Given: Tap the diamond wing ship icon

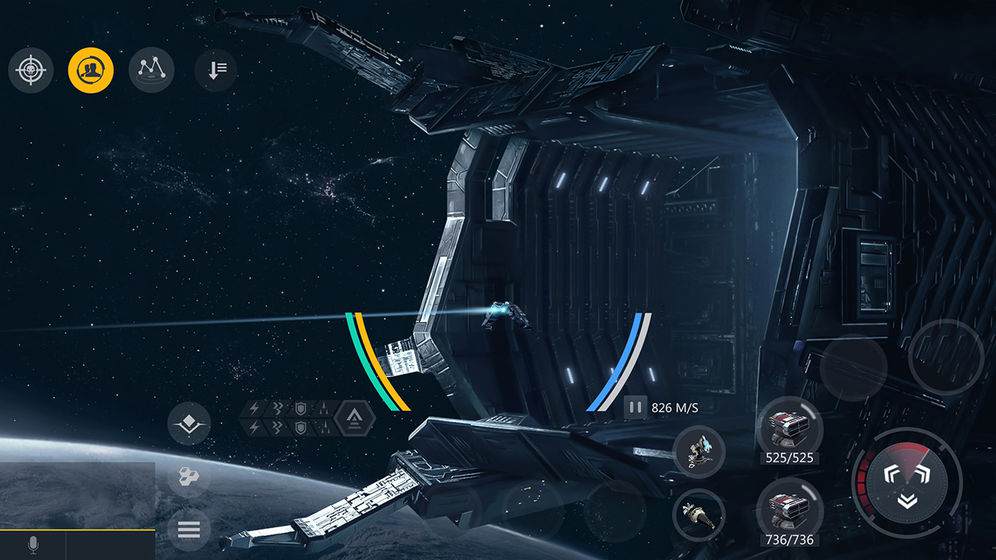Looking at the screenshot, I should point(188,425).
